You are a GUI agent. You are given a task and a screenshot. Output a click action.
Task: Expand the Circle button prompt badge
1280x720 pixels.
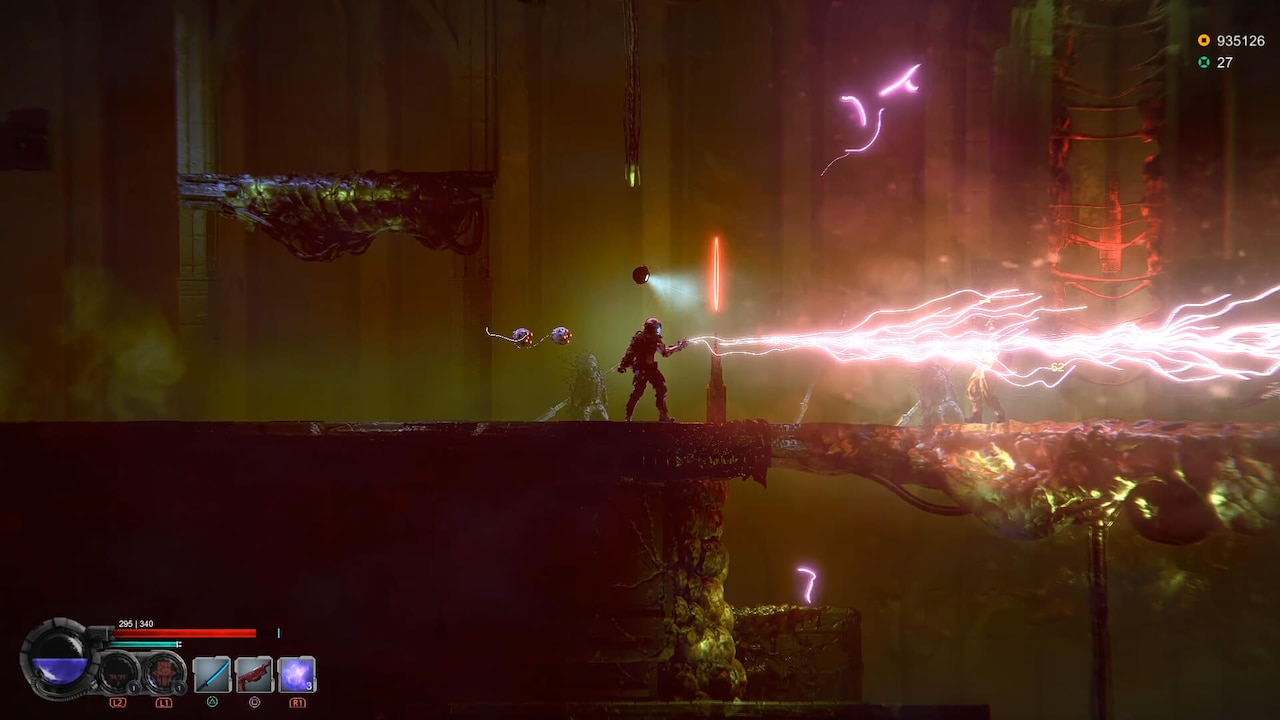pos(254,702)
